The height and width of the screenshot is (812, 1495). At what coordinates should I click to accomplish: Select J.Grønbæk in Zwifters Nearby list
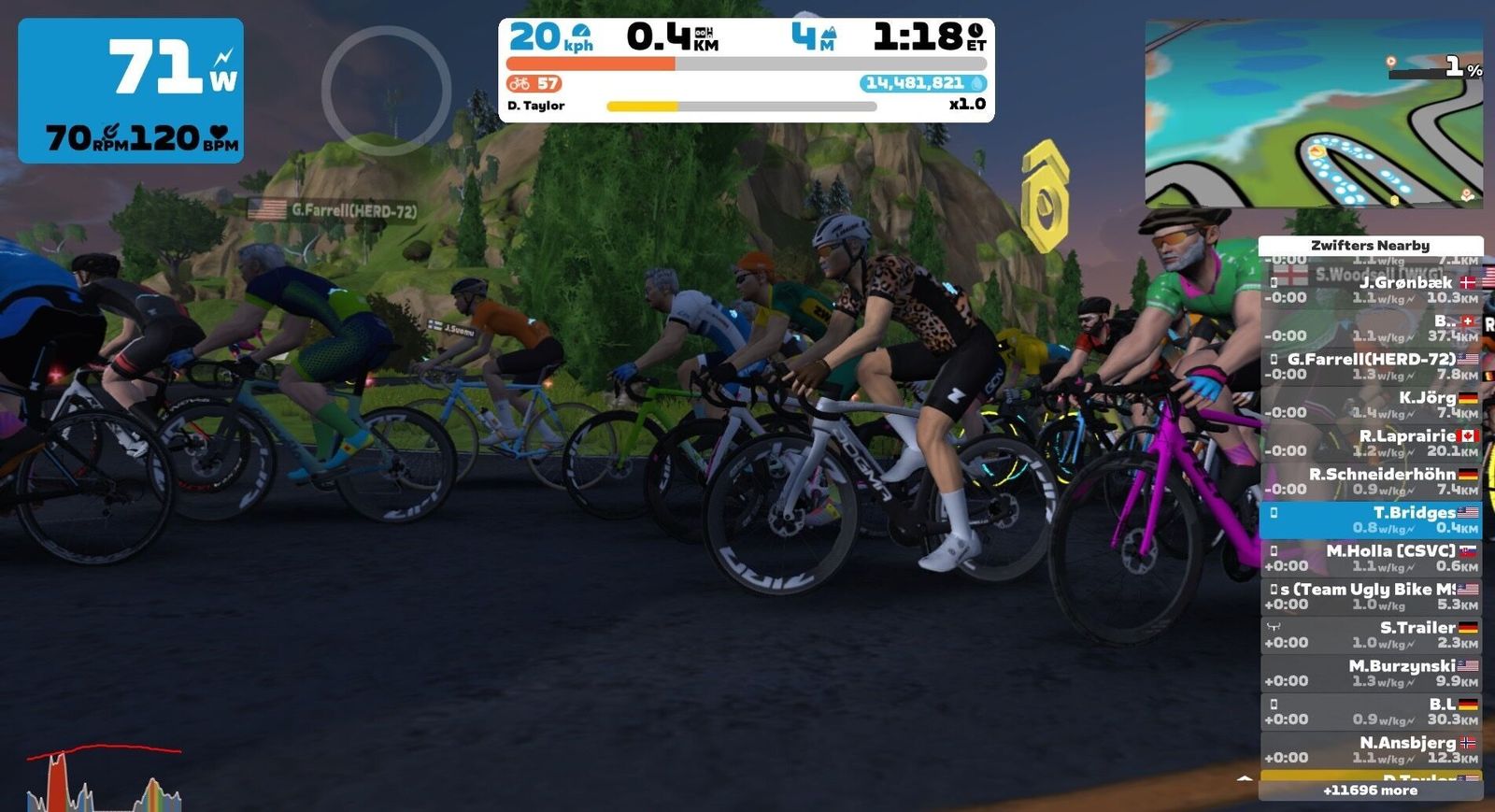tap(1371, 289)
